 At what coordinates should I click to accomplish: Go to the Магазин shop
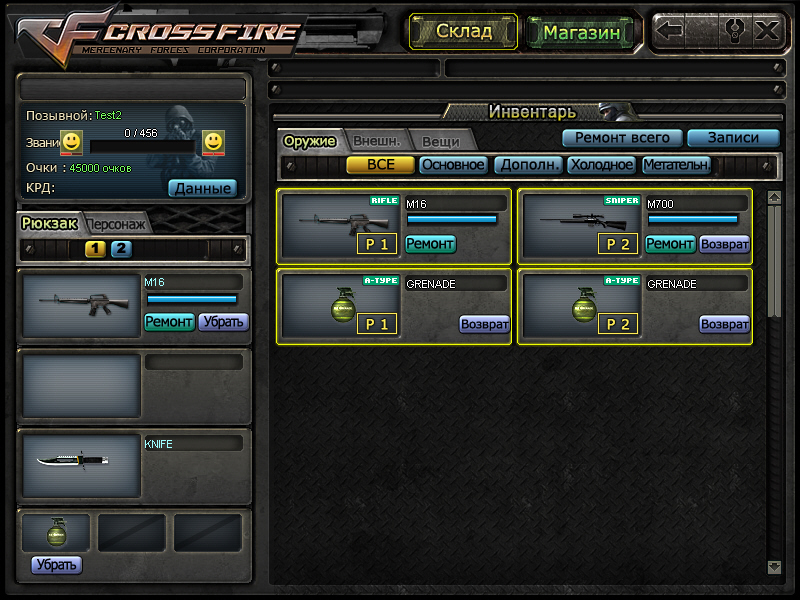click(581, 32)
